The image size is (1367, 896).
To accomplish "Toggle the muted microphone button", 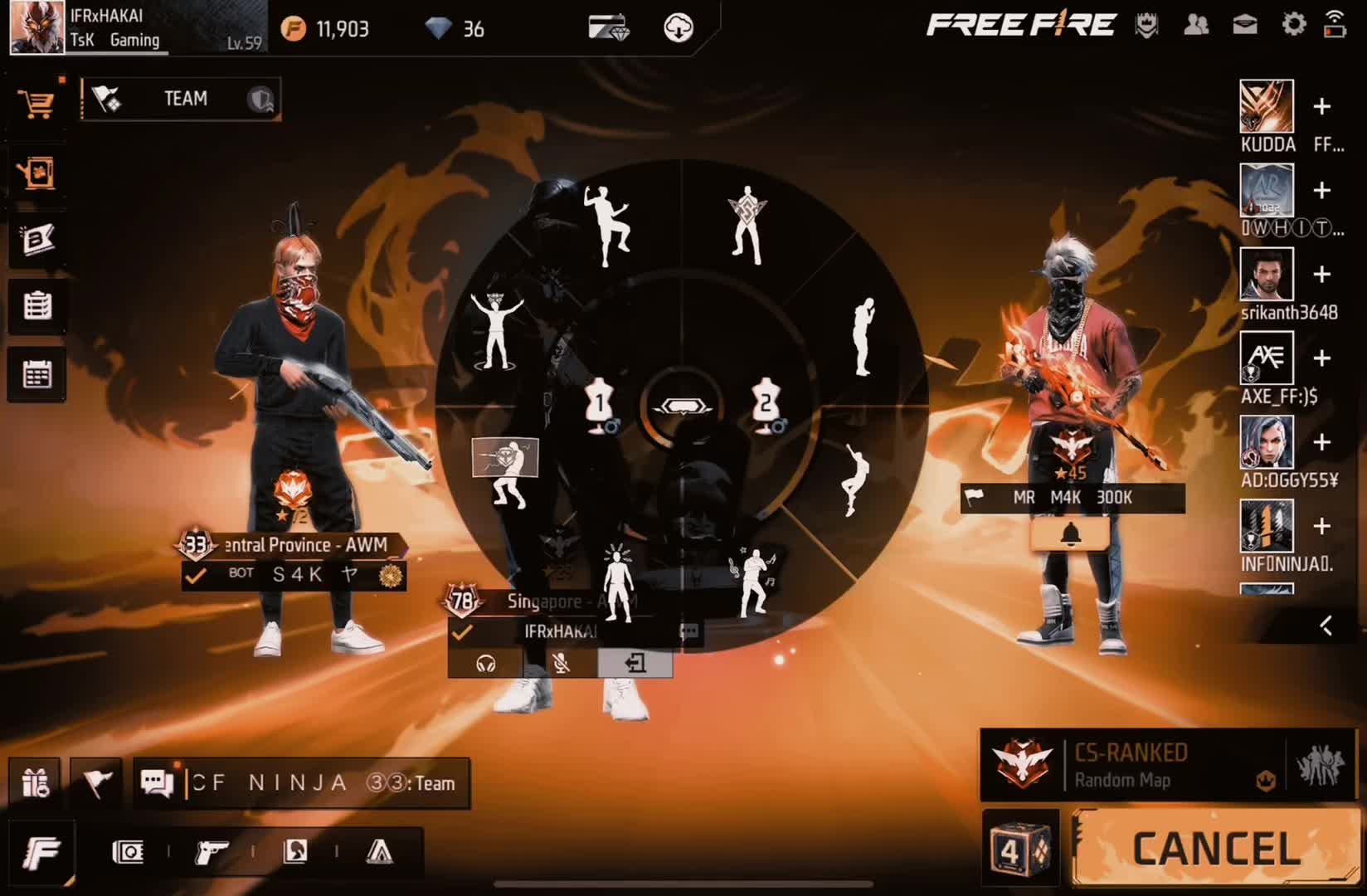I will (561, 663).
